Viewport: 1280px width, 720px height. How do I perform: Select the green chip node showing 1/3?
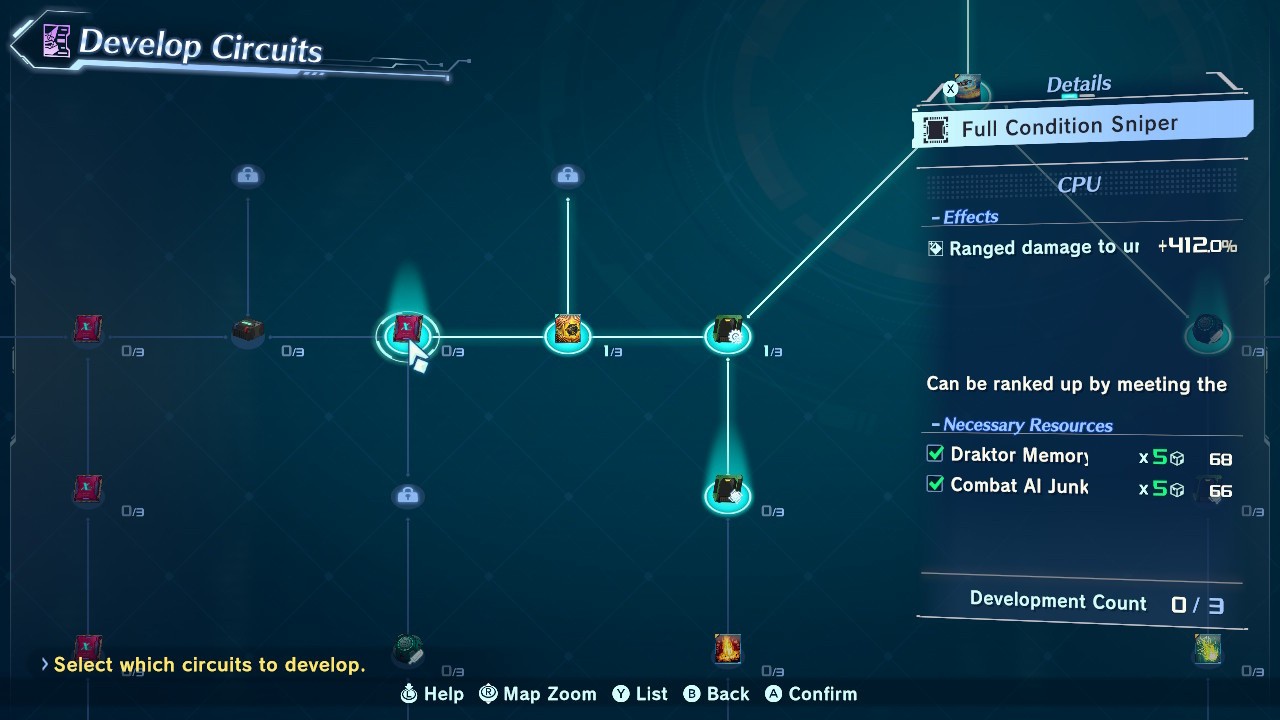click(x=727, y=333)
